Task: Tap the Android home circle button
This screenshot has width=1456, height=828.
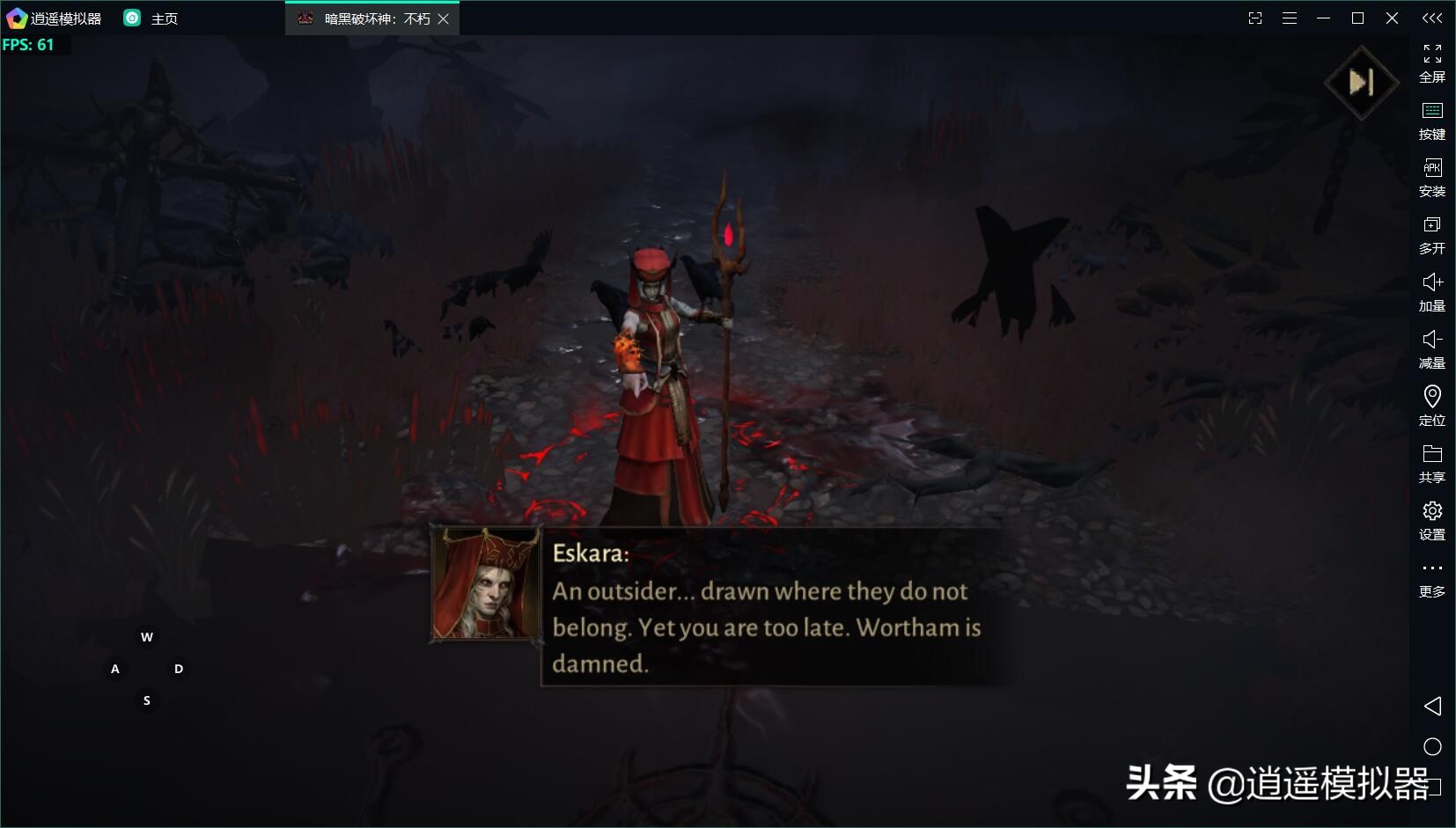Action: [x=1432, y=747]
